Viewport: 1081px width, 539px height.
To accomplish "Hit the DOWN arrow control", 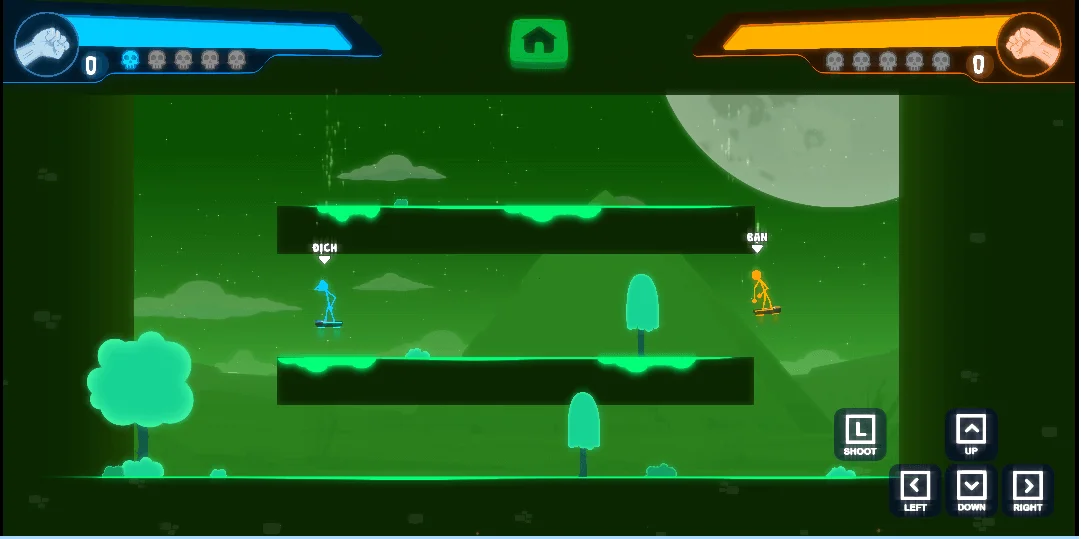I will (971, 487).
